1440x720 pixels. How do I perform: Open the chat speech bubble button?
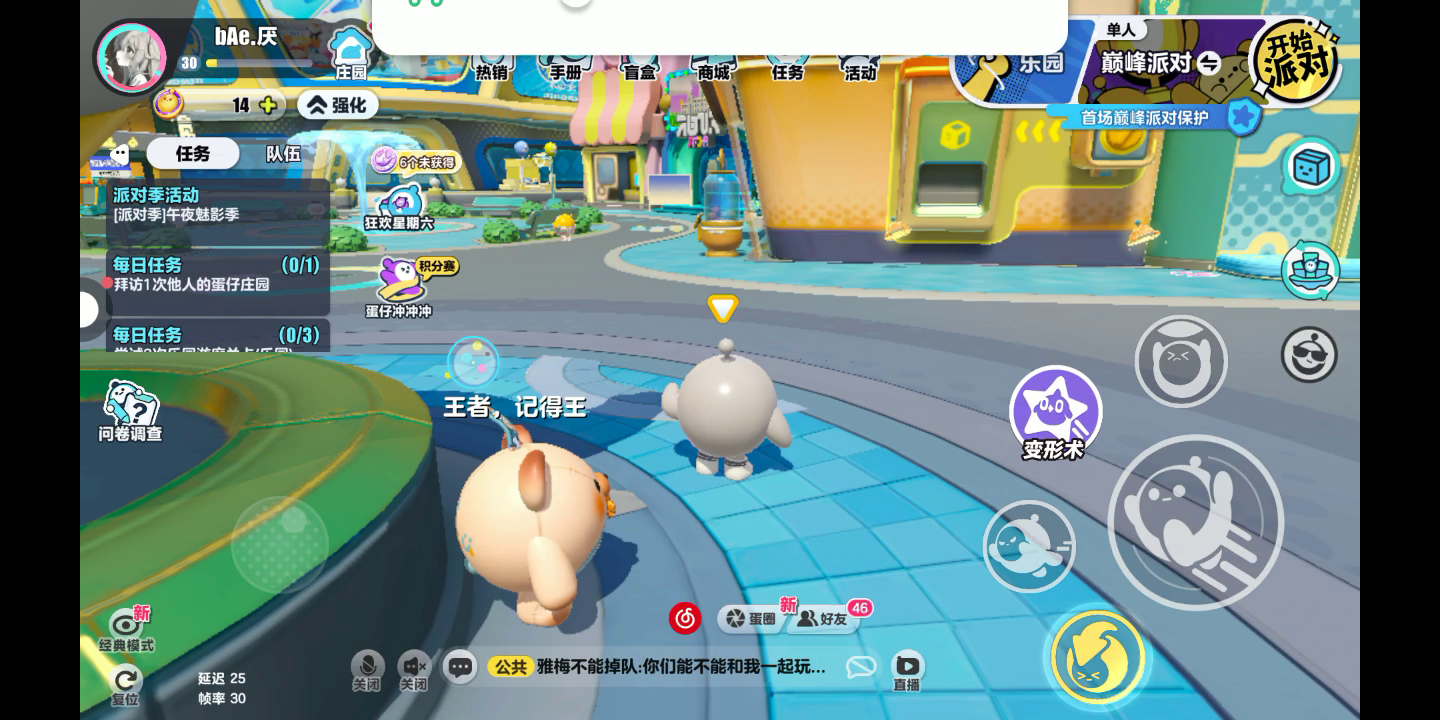click(x=460, y=667)
